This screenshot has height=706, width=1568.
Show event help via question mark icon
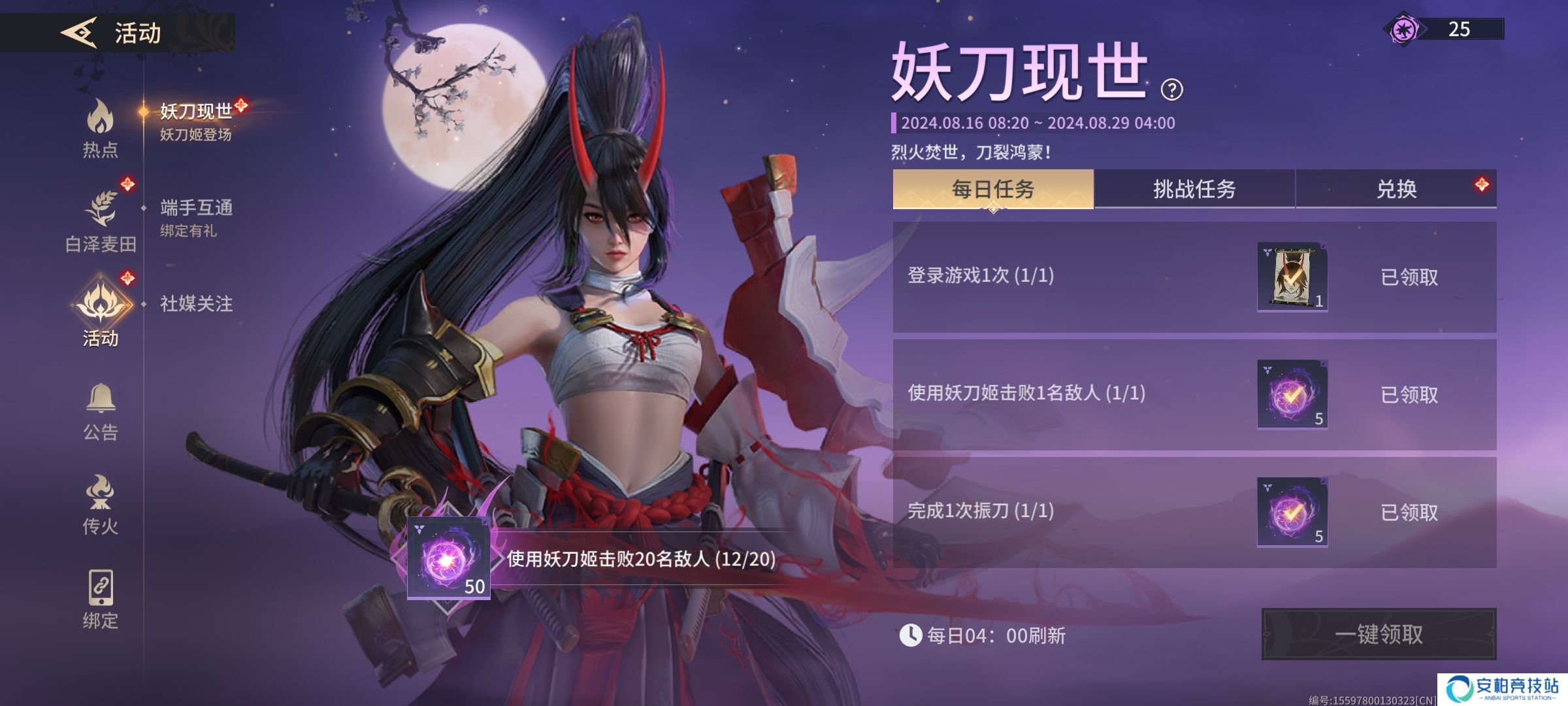point(1171,90)
